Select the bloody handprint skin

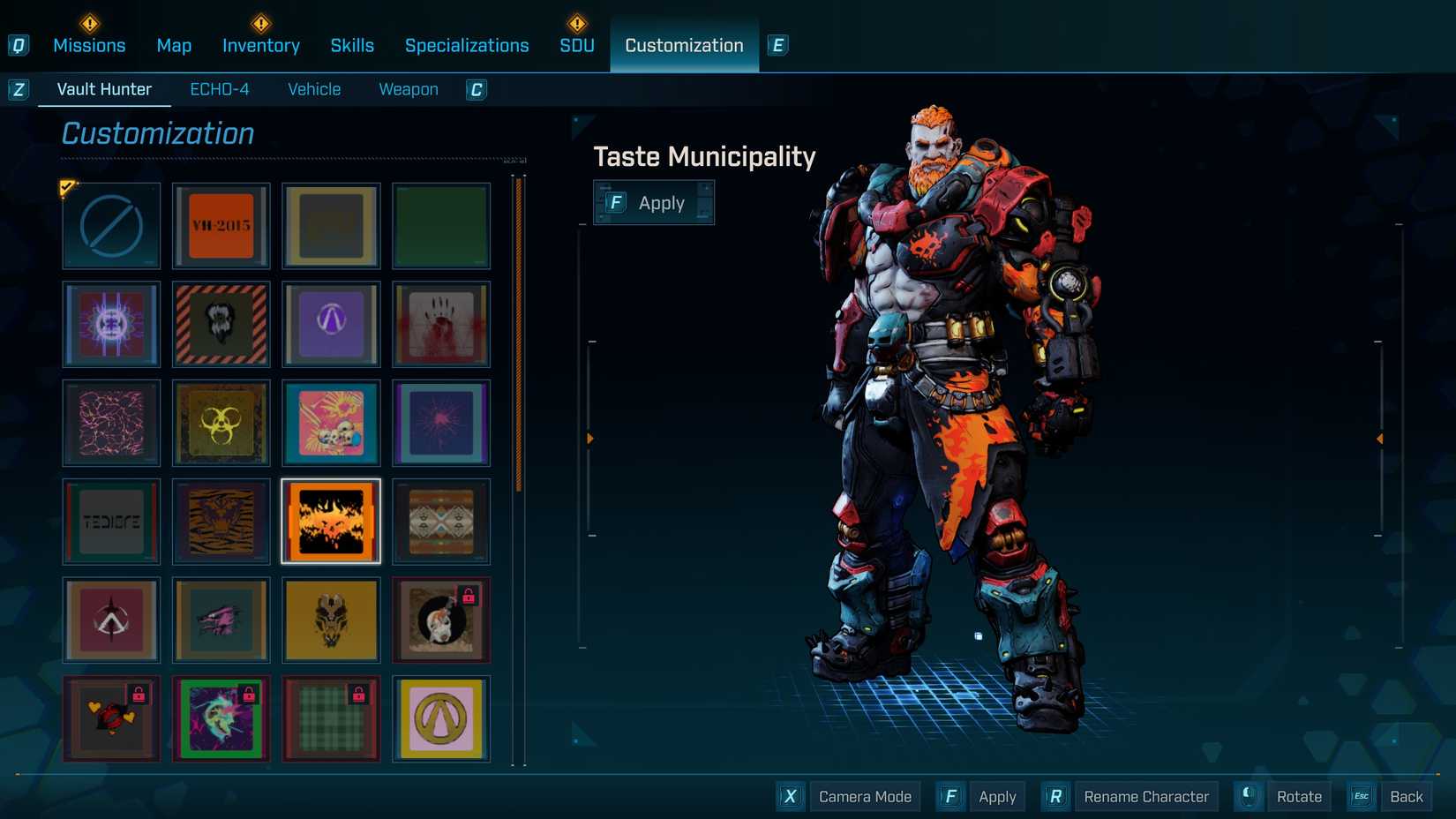point(441,325)
